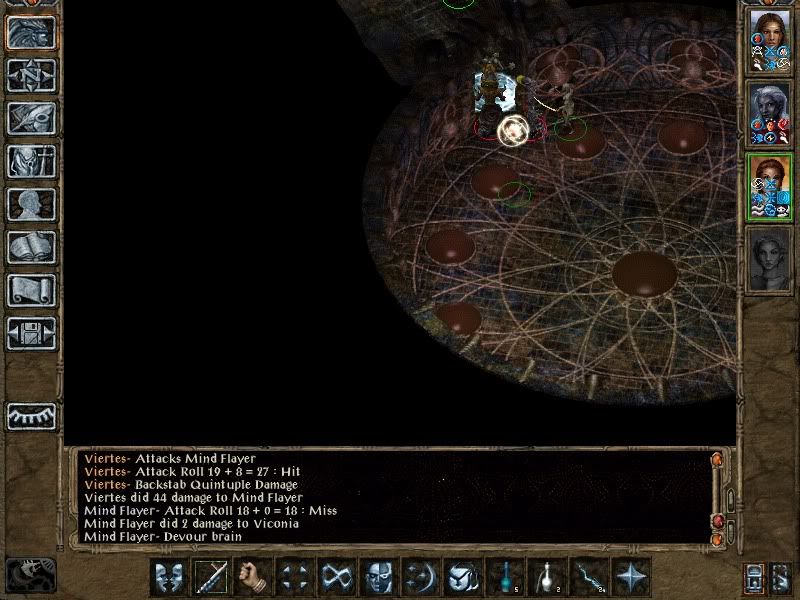Use the fist attack slot
Screen dimensions: 800x600
254,577
